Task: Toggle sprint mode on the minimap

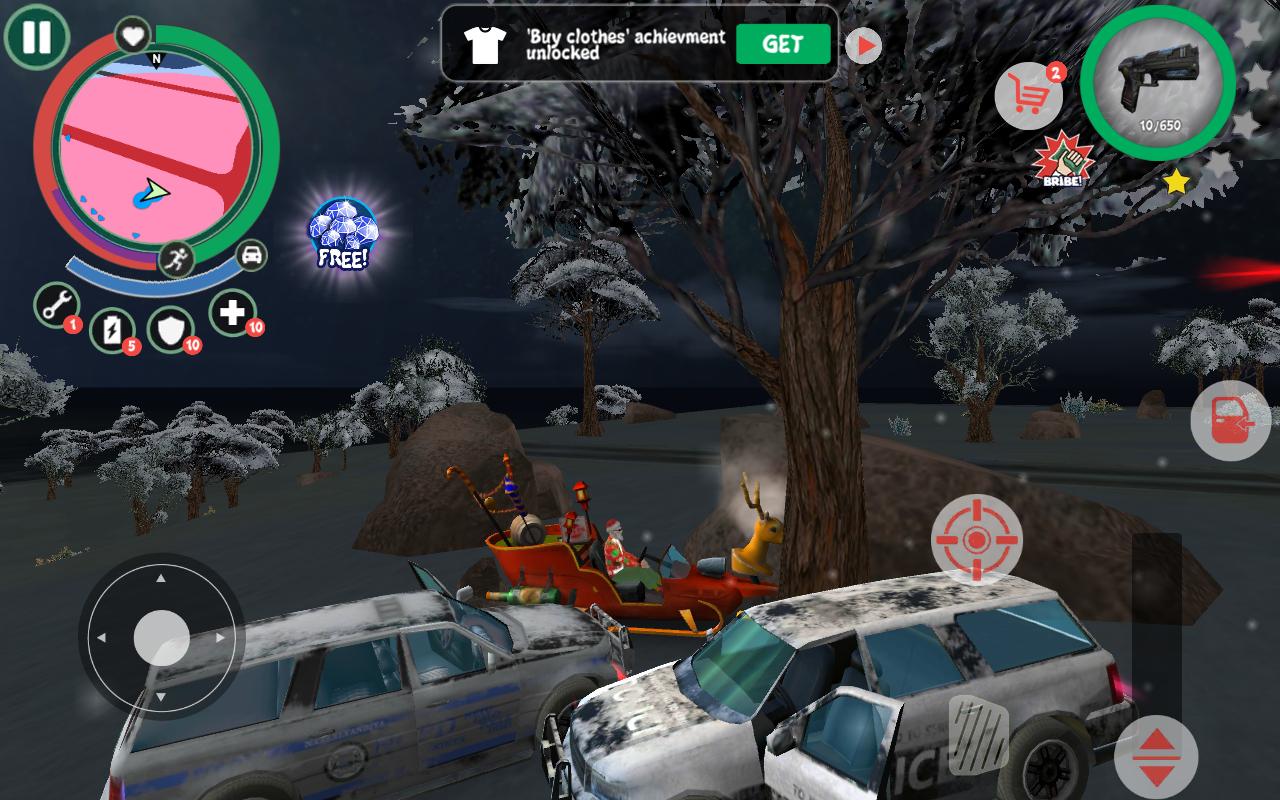Action: [x=175, y=259]
